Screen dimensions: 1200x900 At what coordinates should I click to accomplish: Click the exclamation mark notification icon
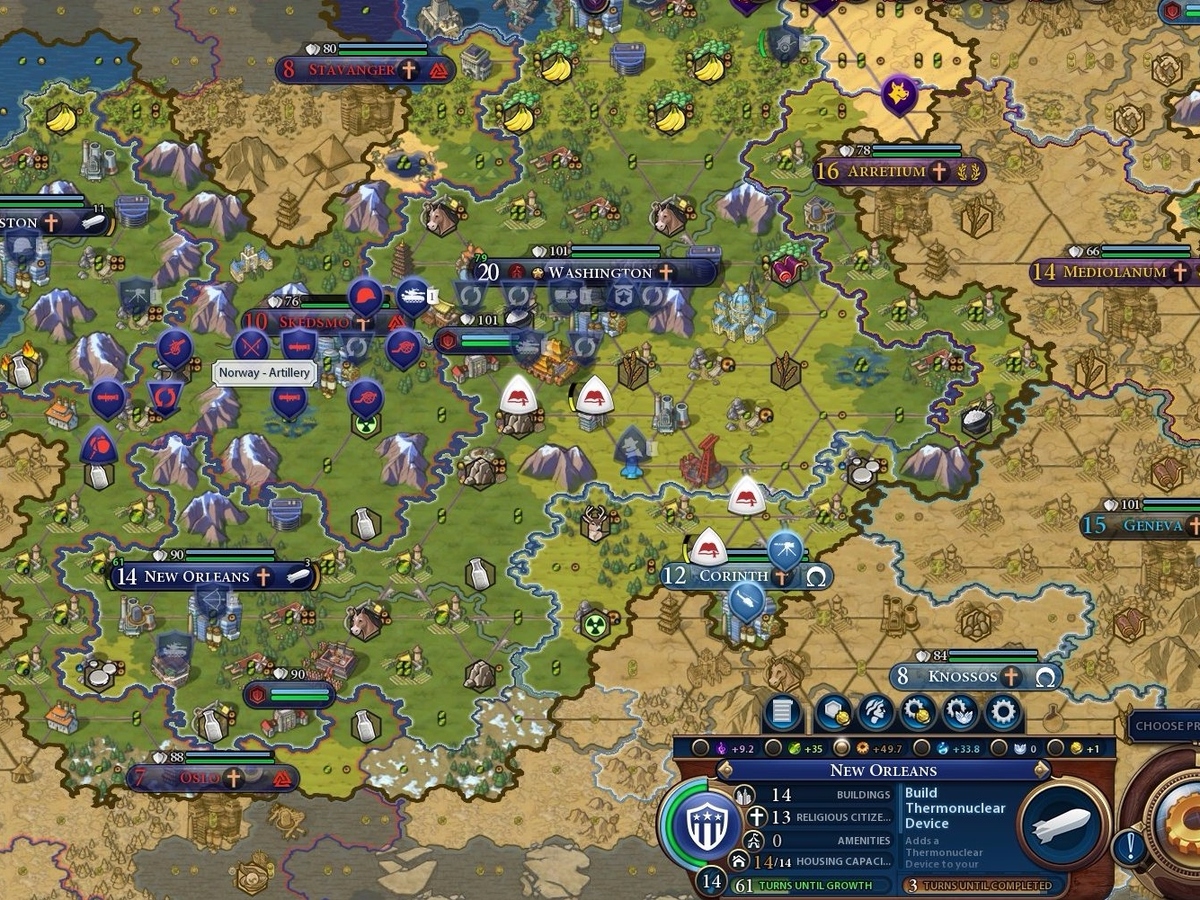(1131, 848)
